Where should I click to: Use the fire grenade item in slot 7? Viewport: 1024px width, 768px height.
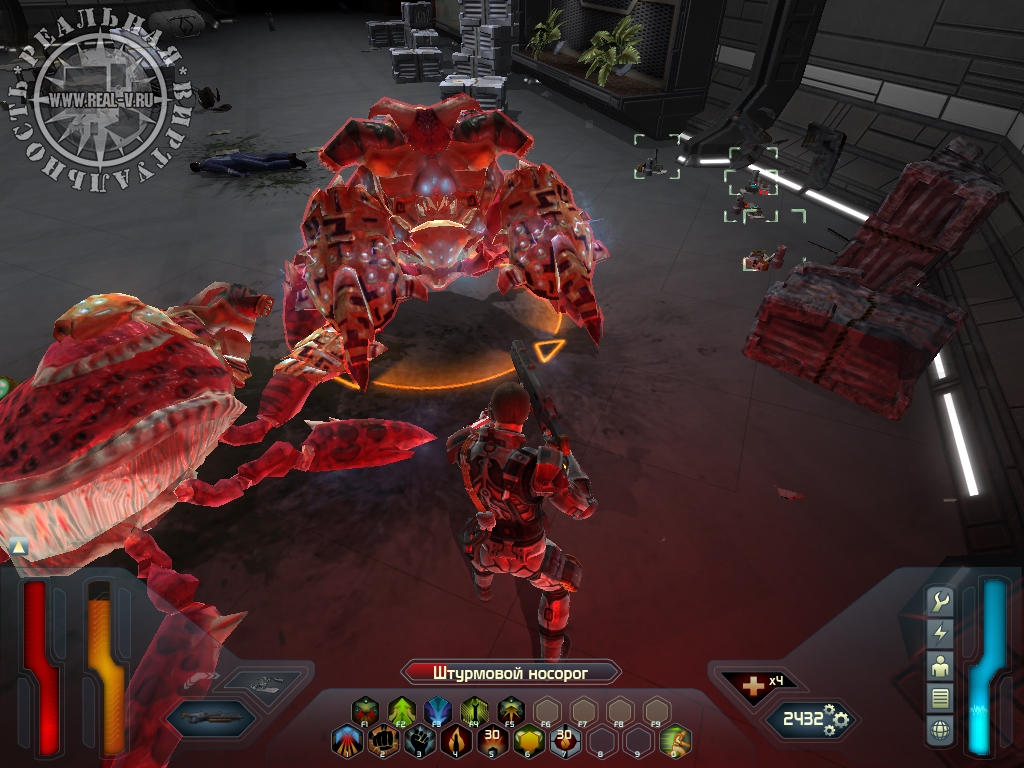[x=565, y=740]
